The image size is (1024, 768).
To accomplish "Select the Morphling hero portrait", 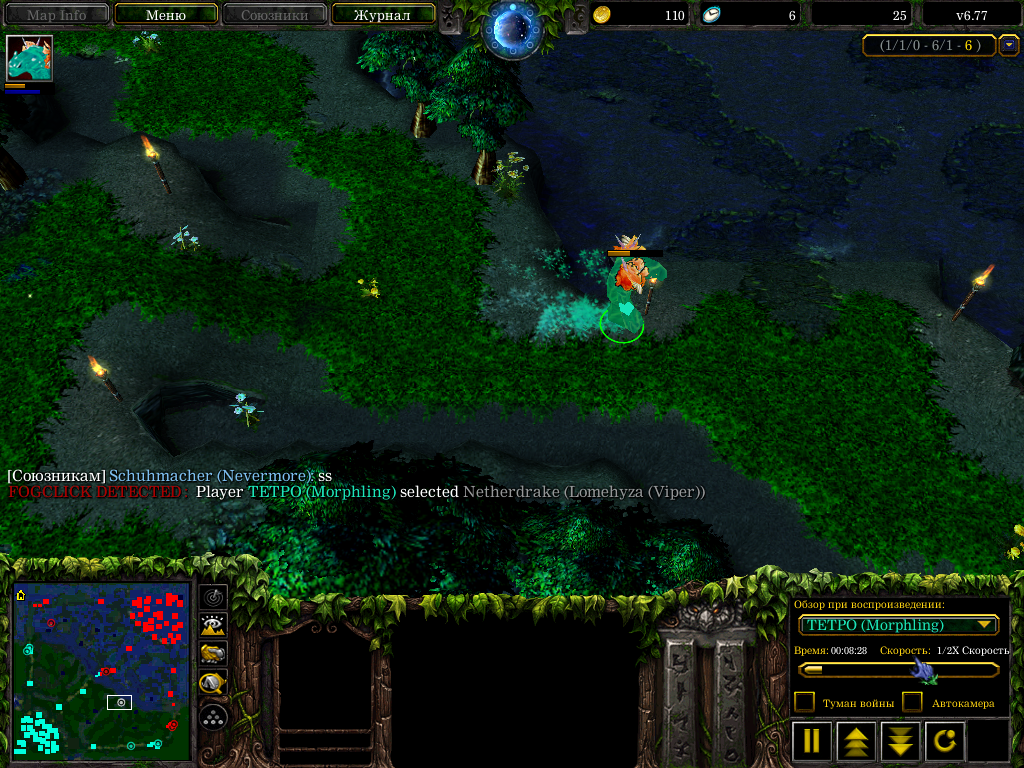I will point(29,58).
